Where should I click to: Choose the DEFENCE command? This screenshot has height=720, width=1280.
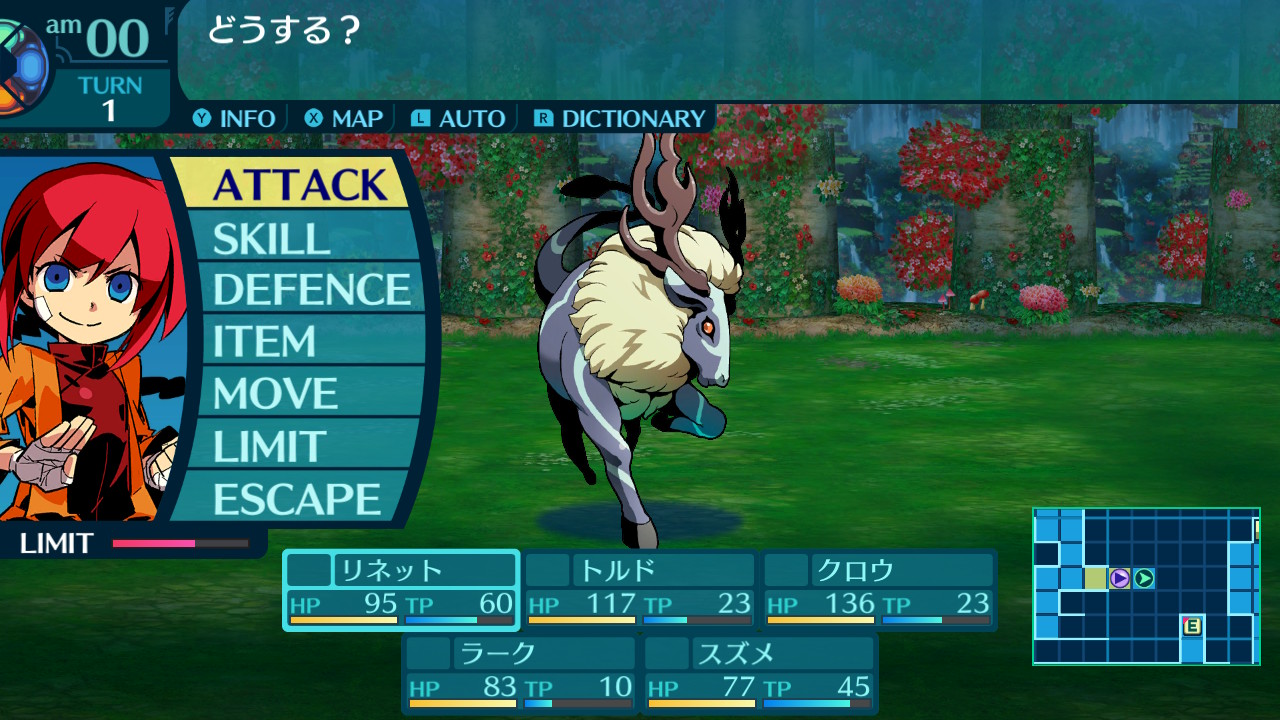coord(311,290)
